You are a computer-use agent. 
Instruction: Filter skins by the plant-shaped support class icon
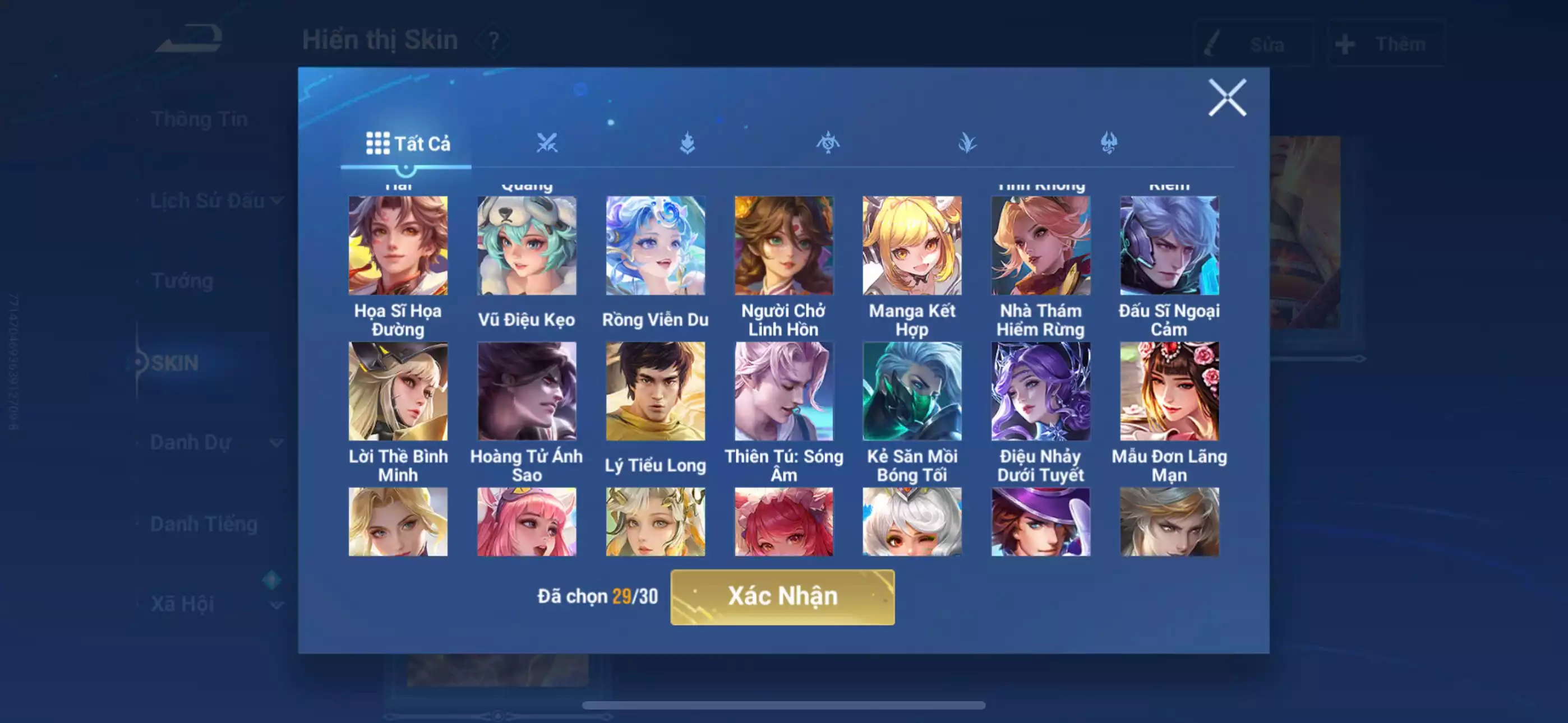point(970,142)
